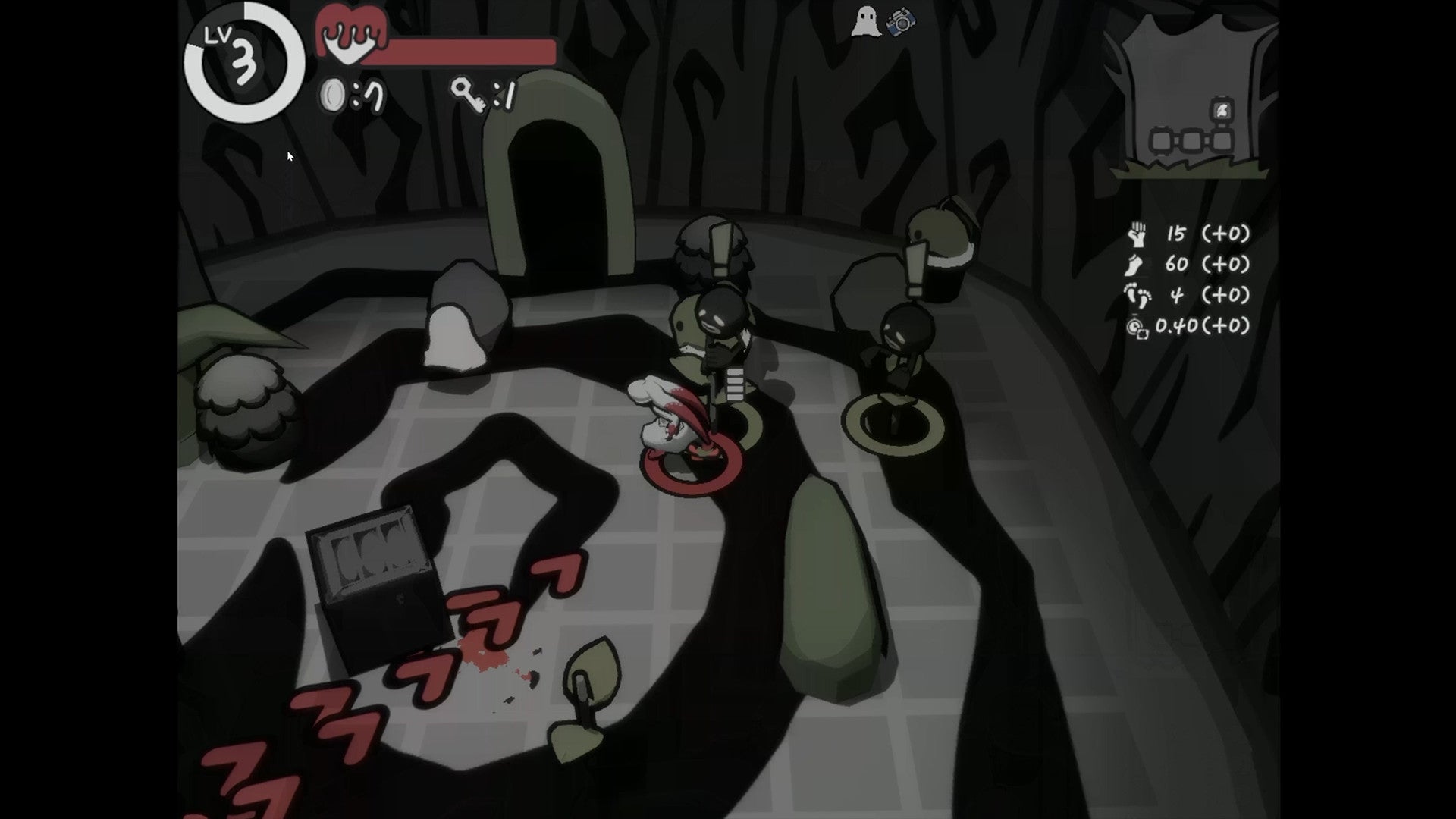
Task: Select the attack stat row reading 15
Action: point(1176,234)
